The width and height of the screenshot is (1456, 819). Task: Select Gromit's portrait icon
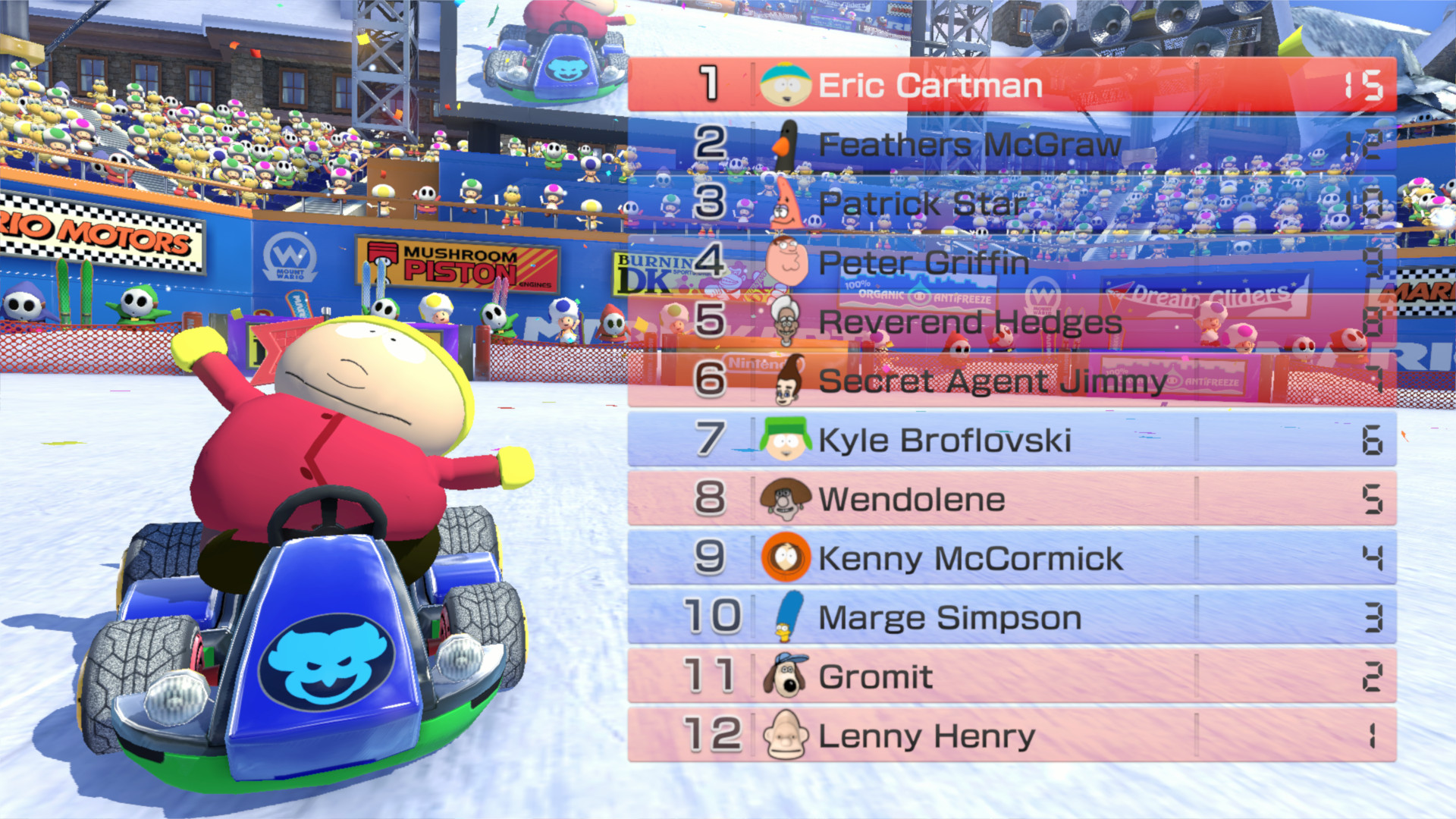783,676
